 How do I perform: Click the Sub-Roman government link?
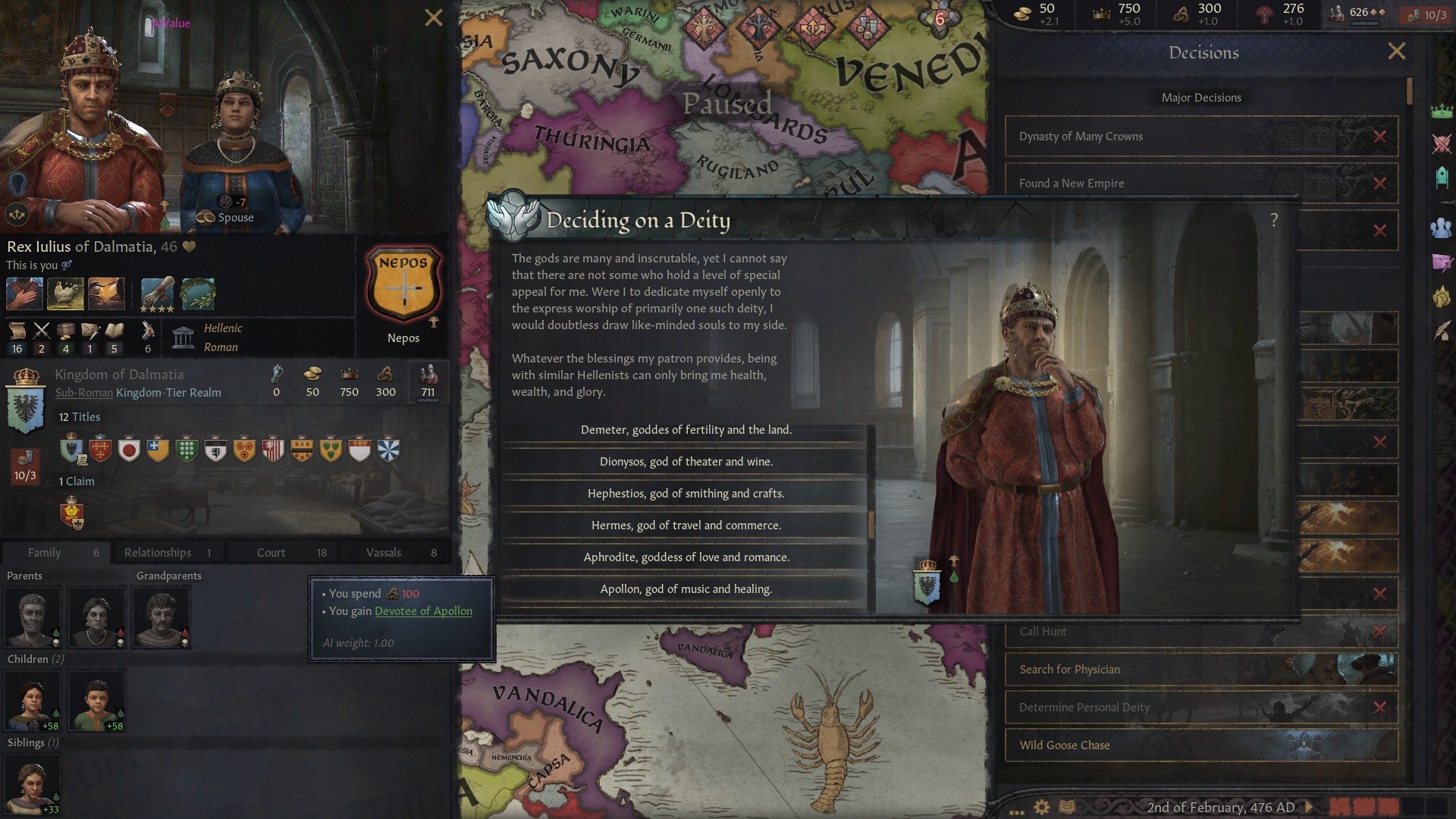[83, 393]
